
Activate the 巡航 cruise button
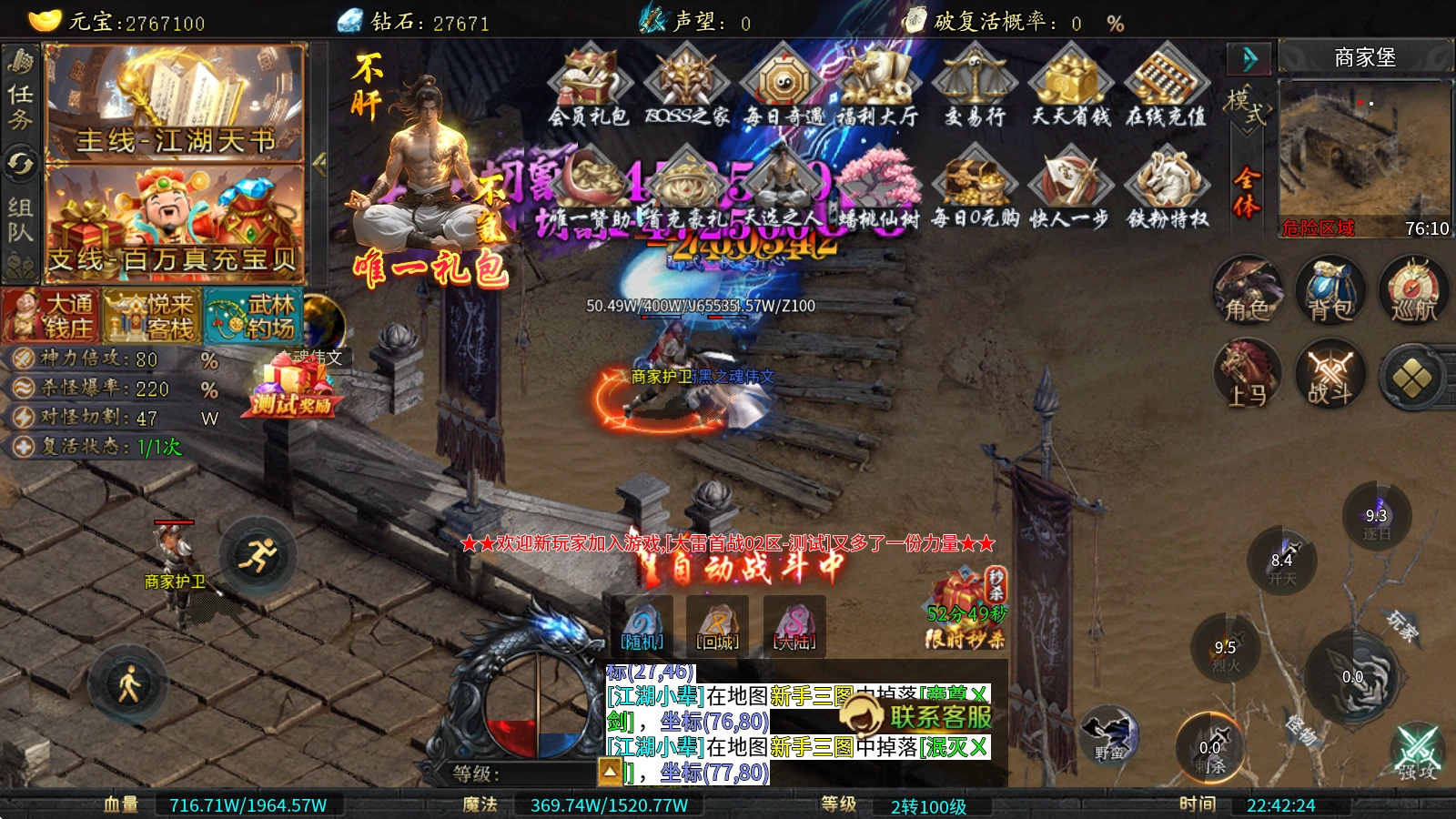pos(1412,291)
